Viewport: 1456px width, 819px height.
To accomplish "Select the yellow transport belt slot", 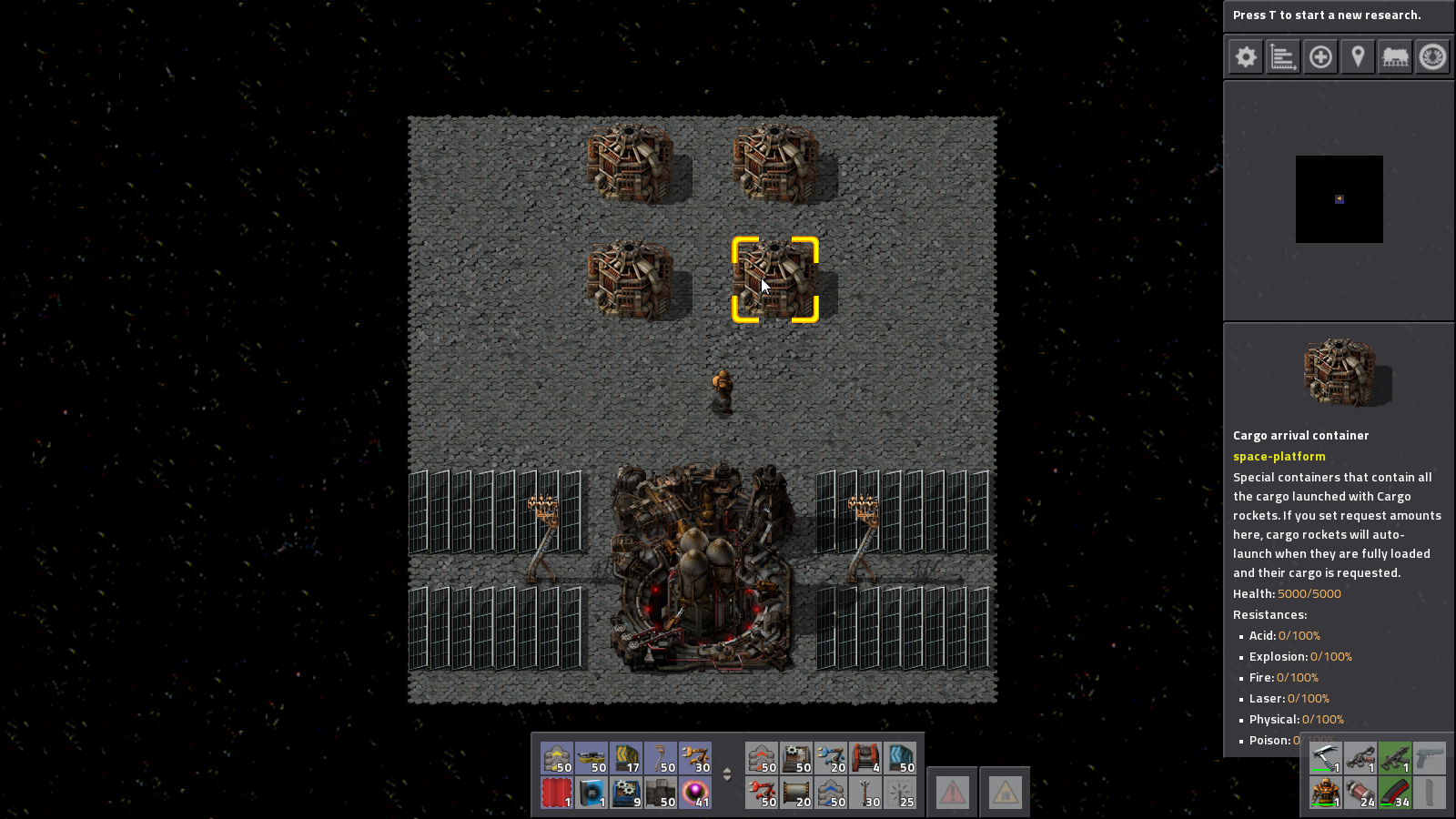I will 557,758.
